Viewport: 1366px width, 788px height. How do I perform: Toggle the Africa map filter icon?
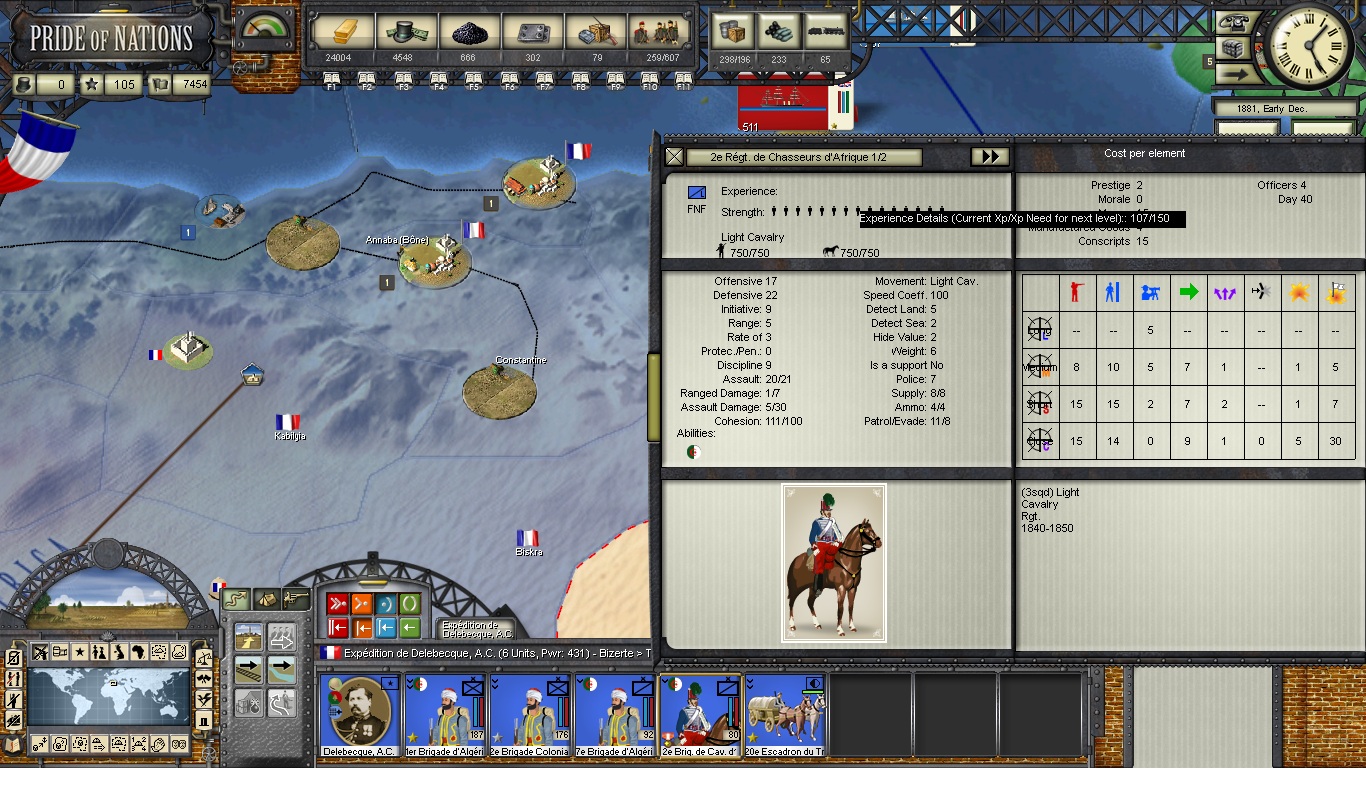(139, 652)
